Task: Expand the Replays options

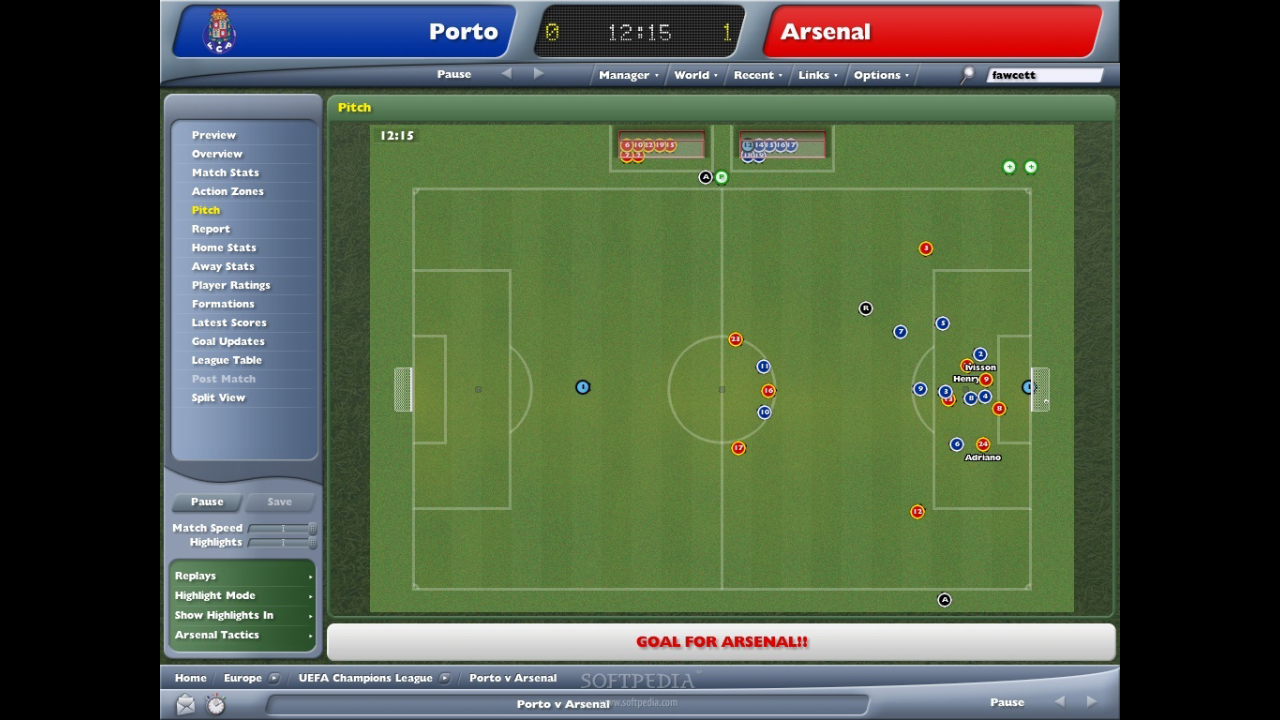Action: click(243, 576)
